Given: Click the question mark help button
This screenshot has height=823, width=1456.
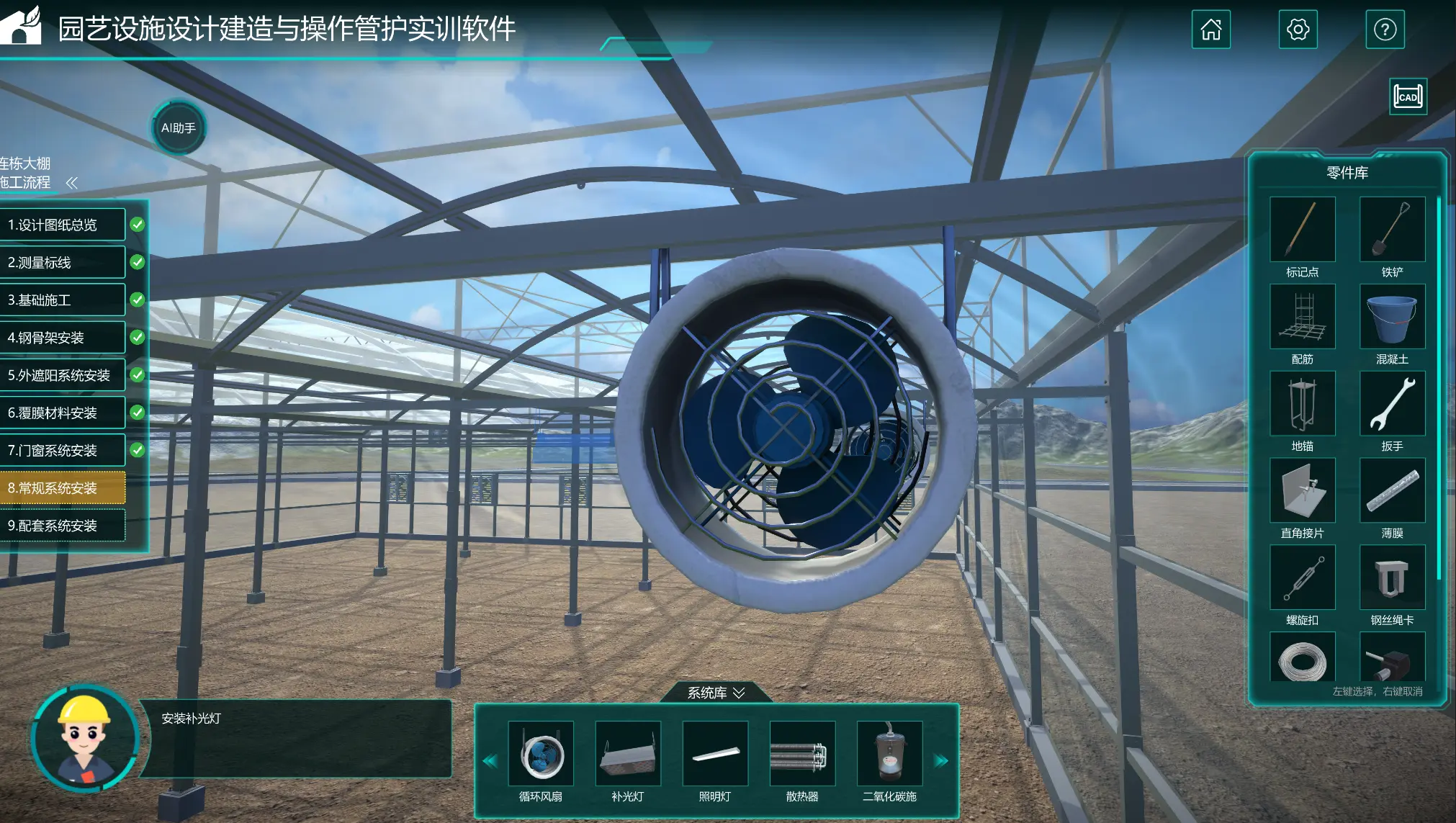Looking at the screenshot, I should coord(1385,30).
